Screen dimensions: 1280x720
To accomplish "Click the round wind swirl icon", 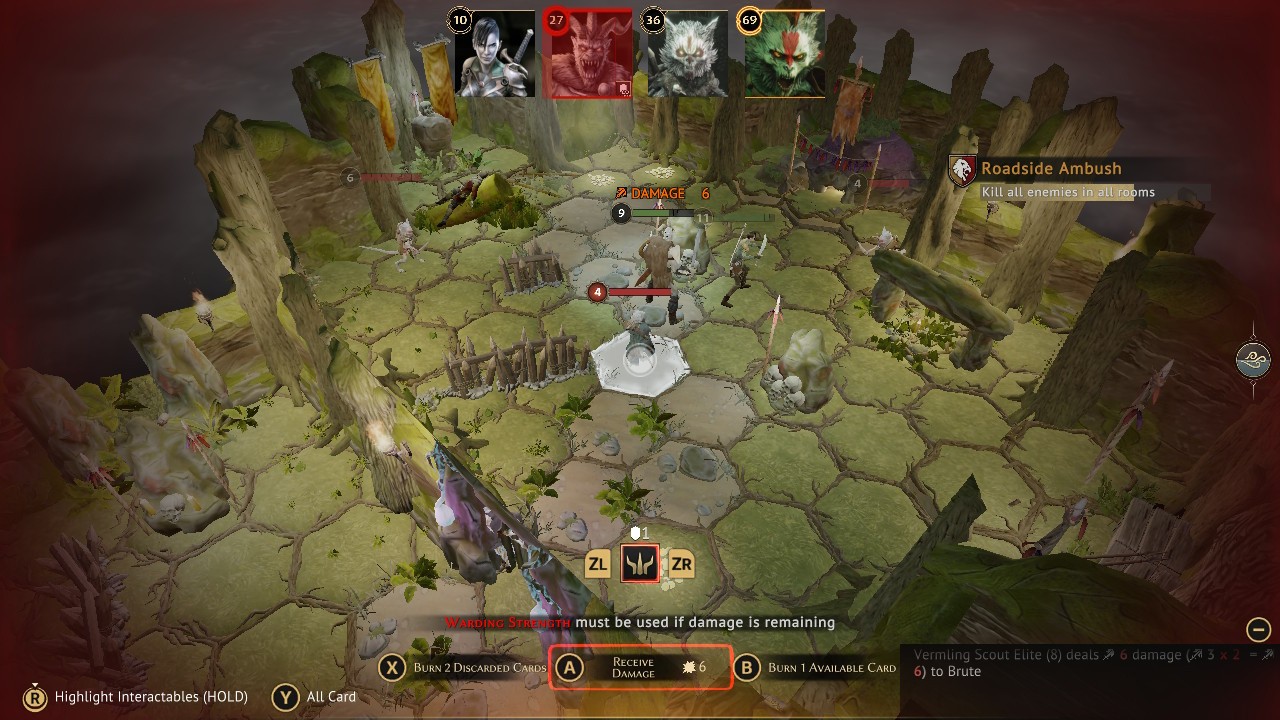I will tap(1253, 360).
